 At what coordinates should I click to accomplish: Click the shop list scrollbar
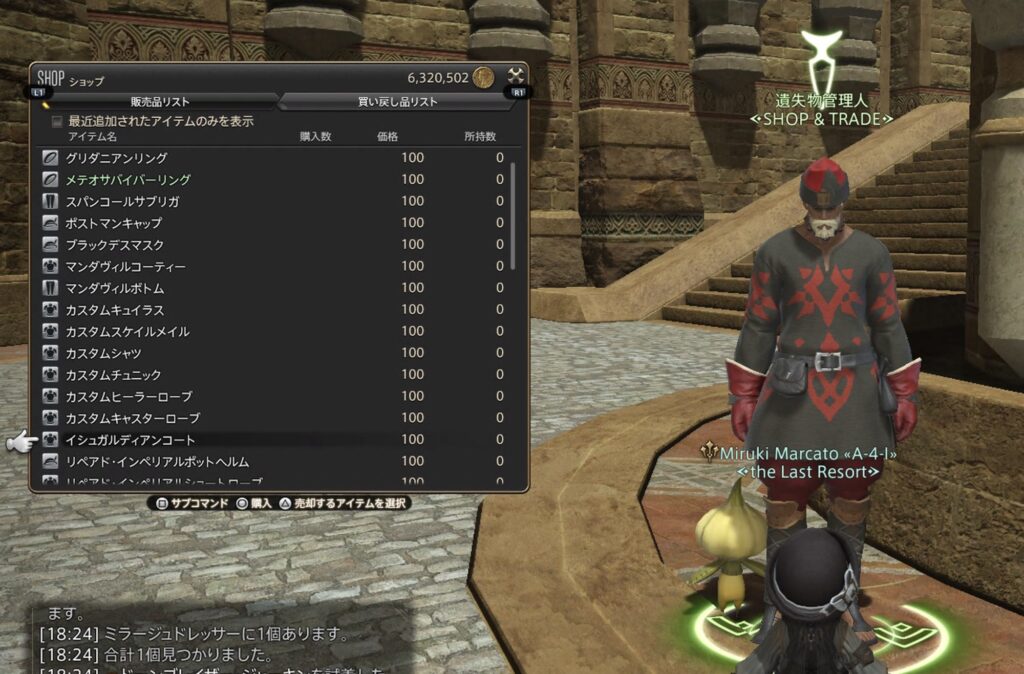[514, 215]
